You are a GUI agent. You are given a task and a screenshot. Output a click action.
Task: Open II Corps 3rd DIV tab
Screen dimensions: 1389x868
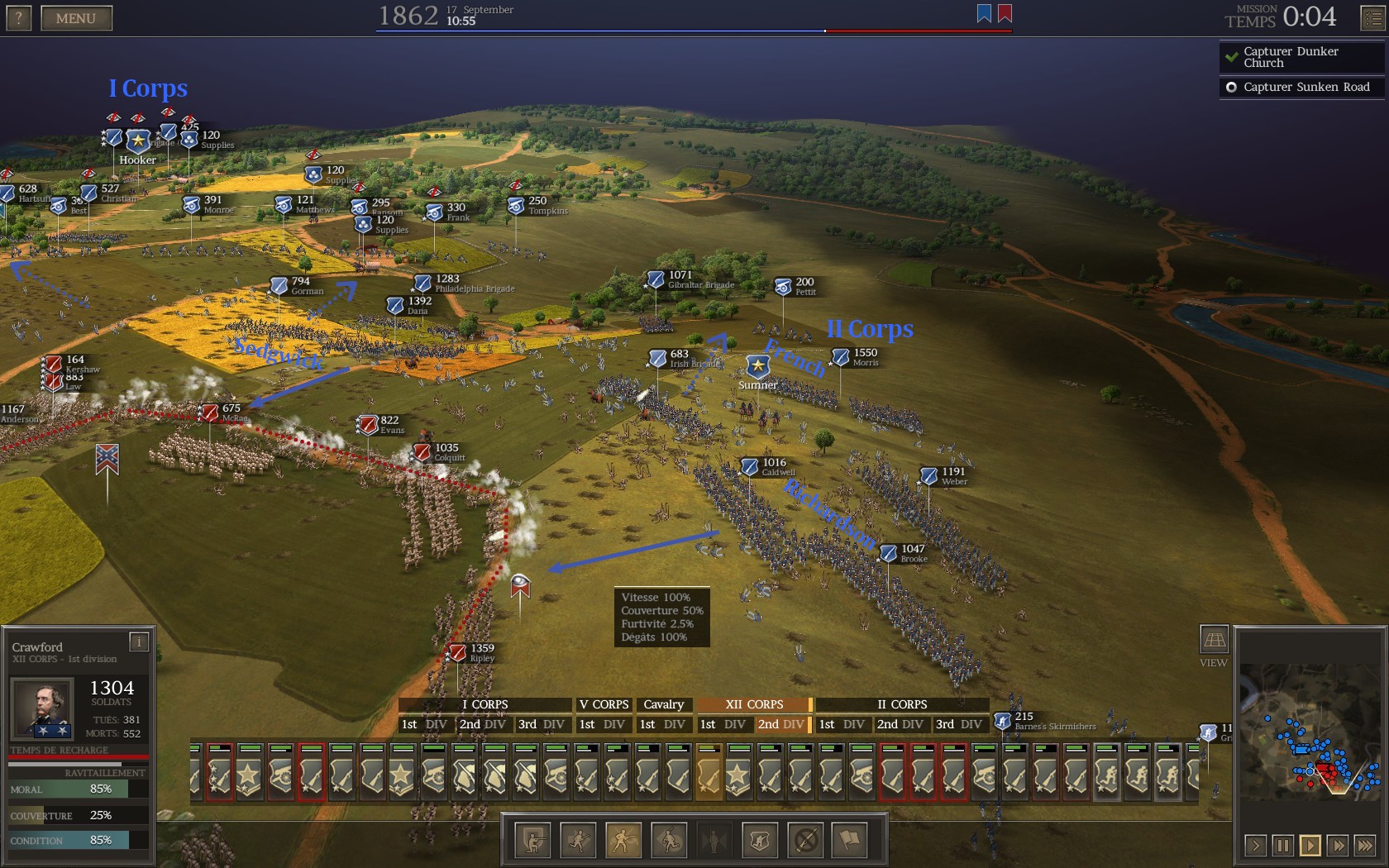click(x=959, y=724)
